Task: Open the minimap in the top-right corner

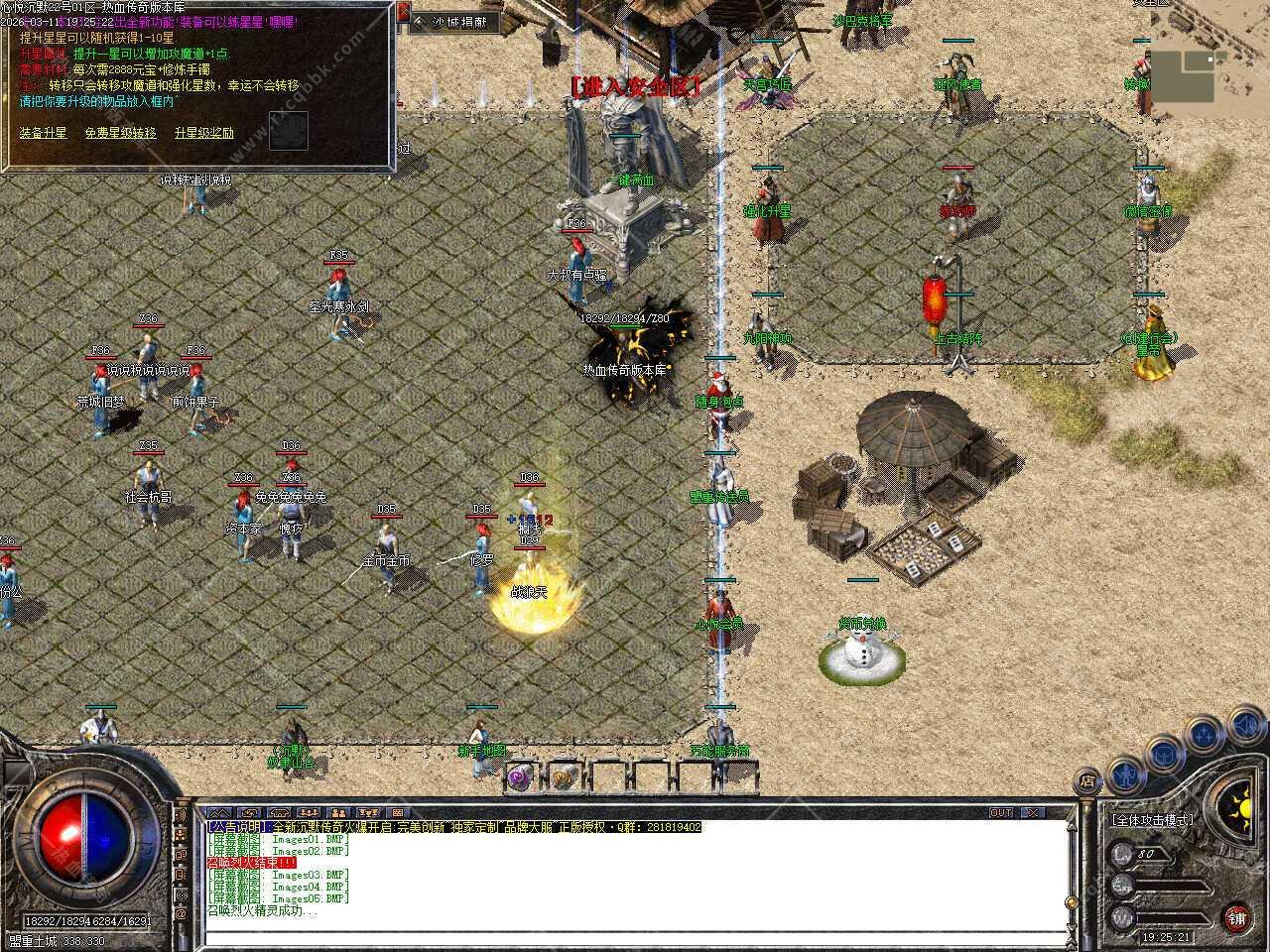Action: click(x=1181, y=76)
